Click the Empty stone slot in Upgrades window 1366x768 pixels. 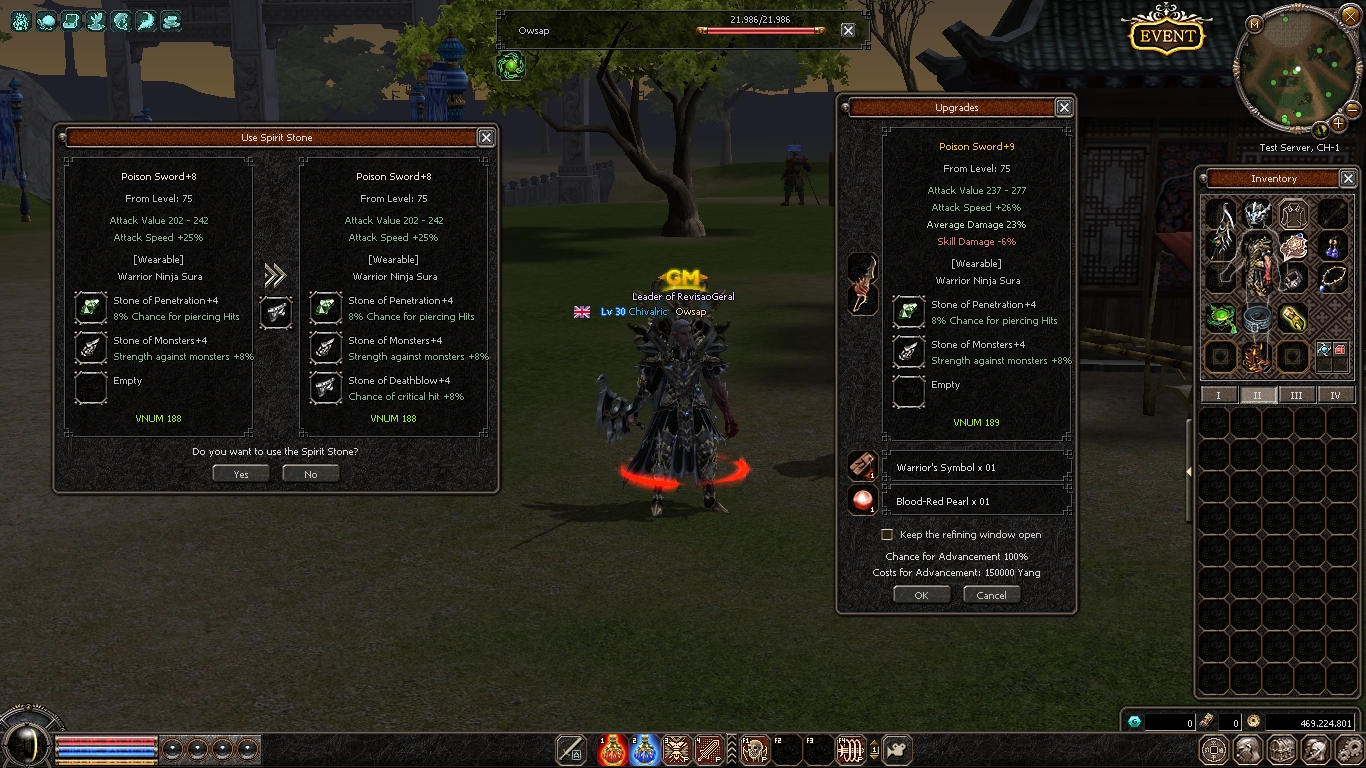tap(908, 392)
